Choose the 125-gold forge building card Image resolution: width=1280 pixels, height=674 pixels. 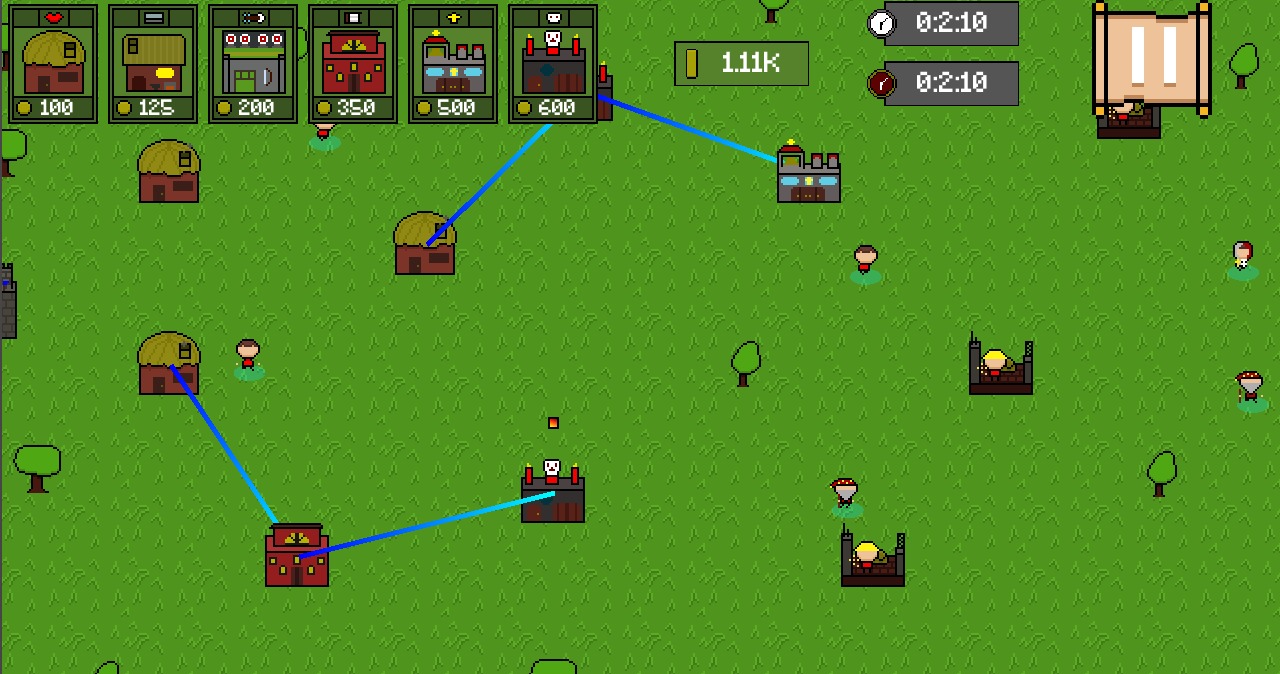coord(153,64)
